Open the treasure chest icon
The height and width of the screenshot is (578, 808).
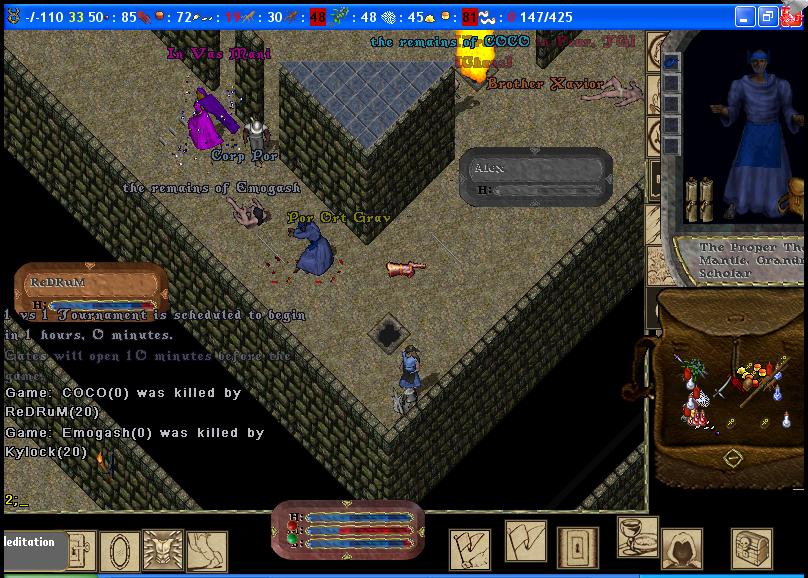(752, 547)
